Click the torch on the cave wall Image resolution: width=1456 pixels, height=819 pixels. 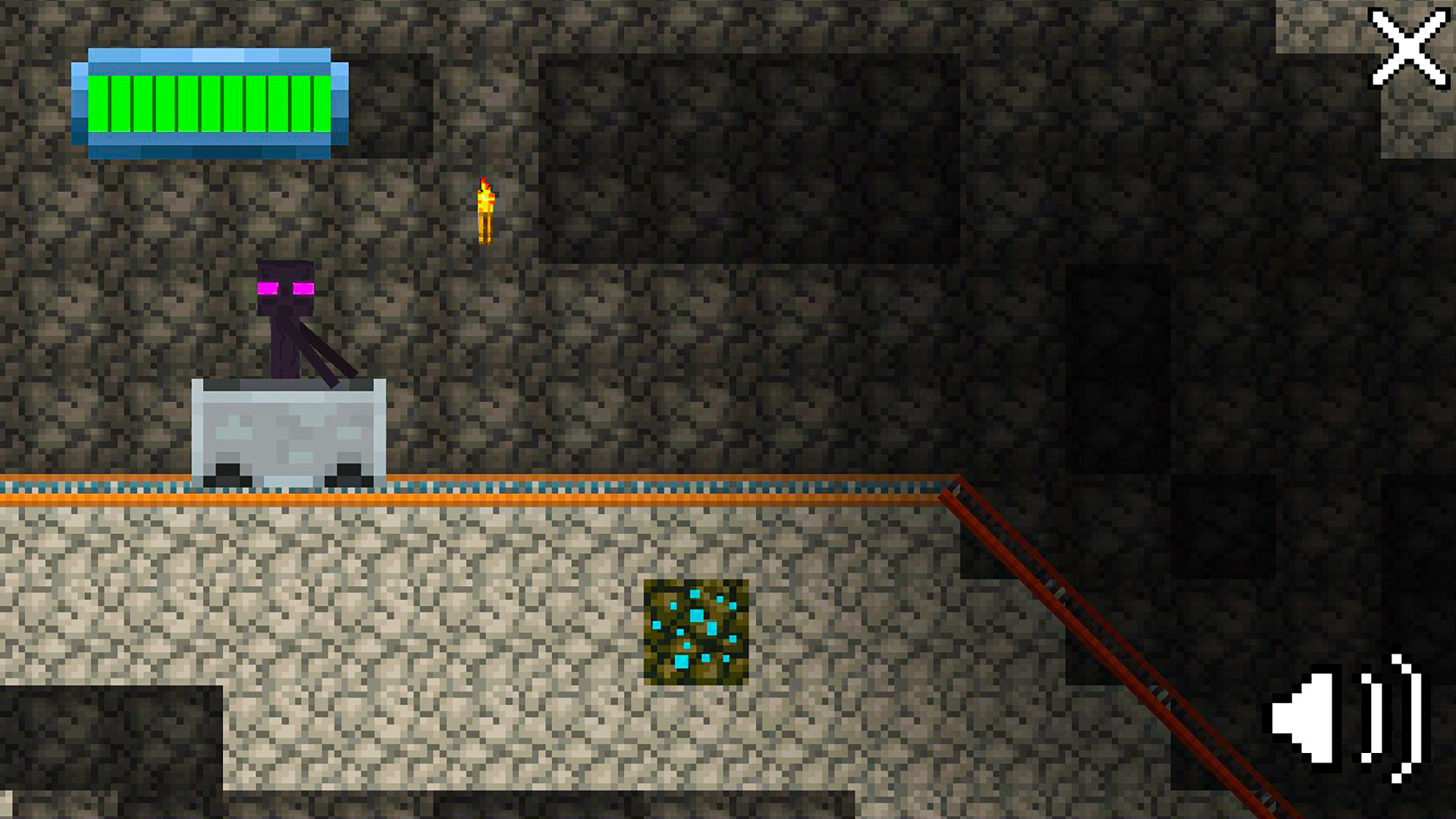485,212
